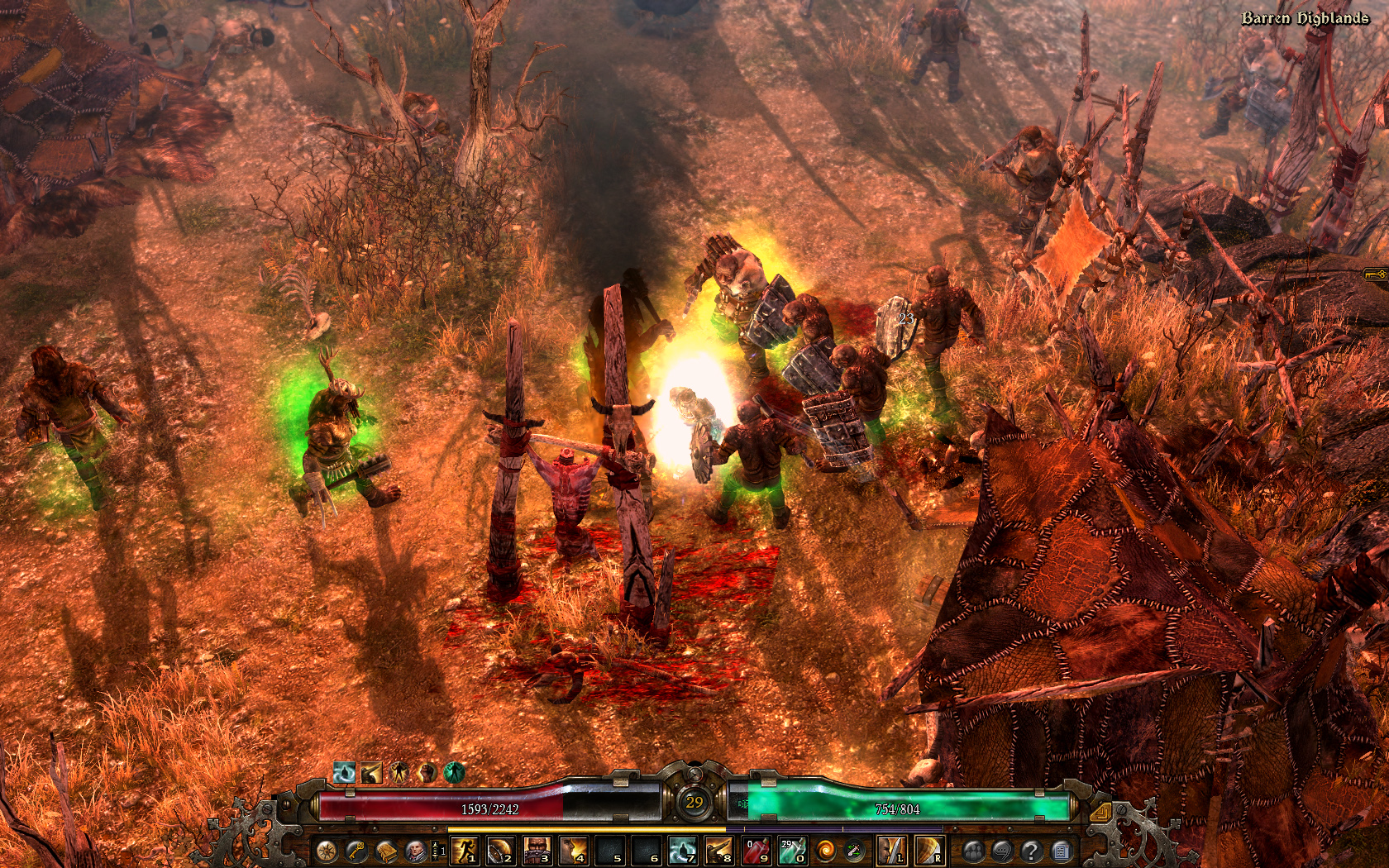Open the character portrait button

[415, 850]
